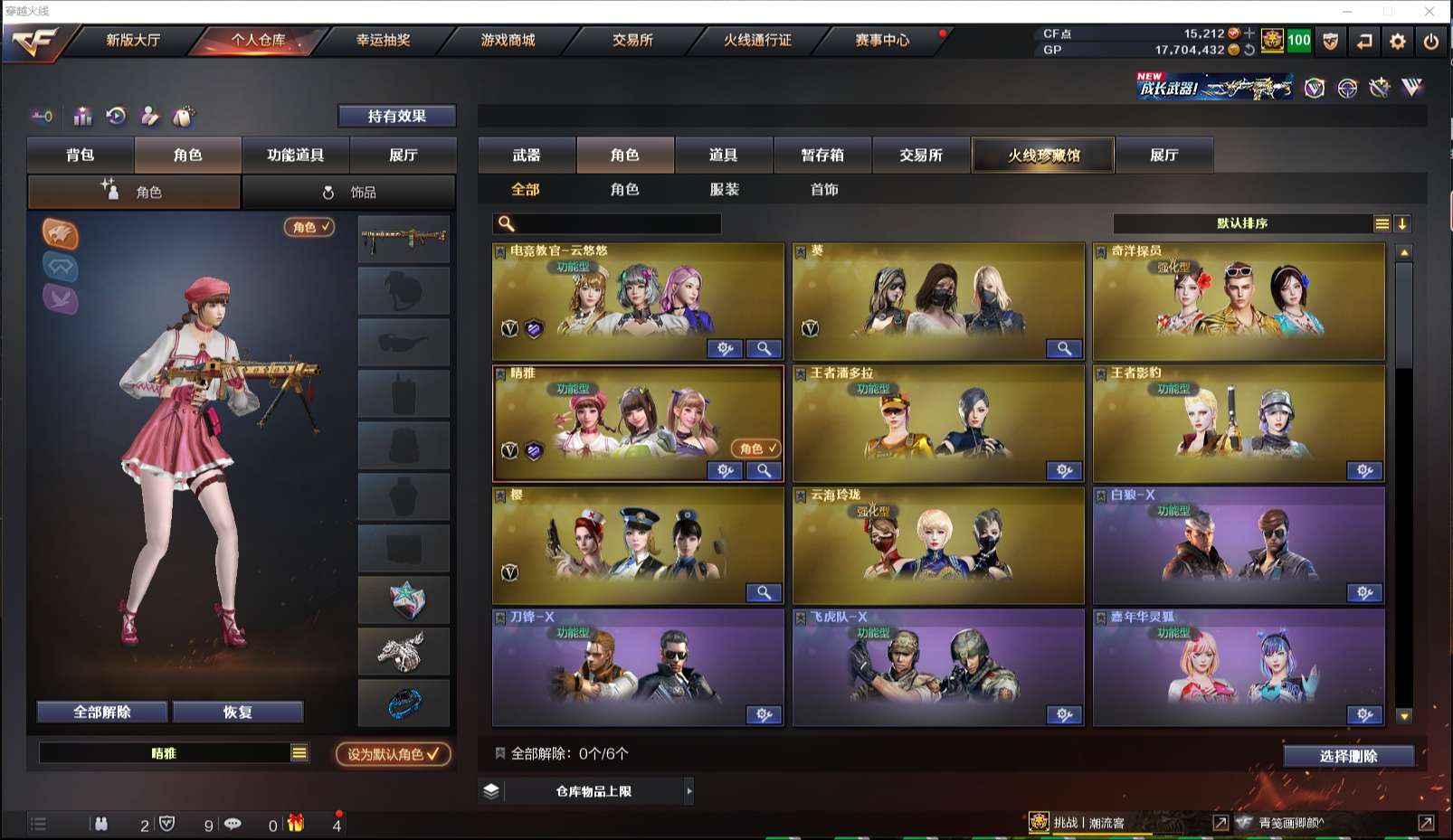The image size is (1453, 840).
Task: Toggle the 角色 selection badge on 晴雅 card
Action: (753, 448)
